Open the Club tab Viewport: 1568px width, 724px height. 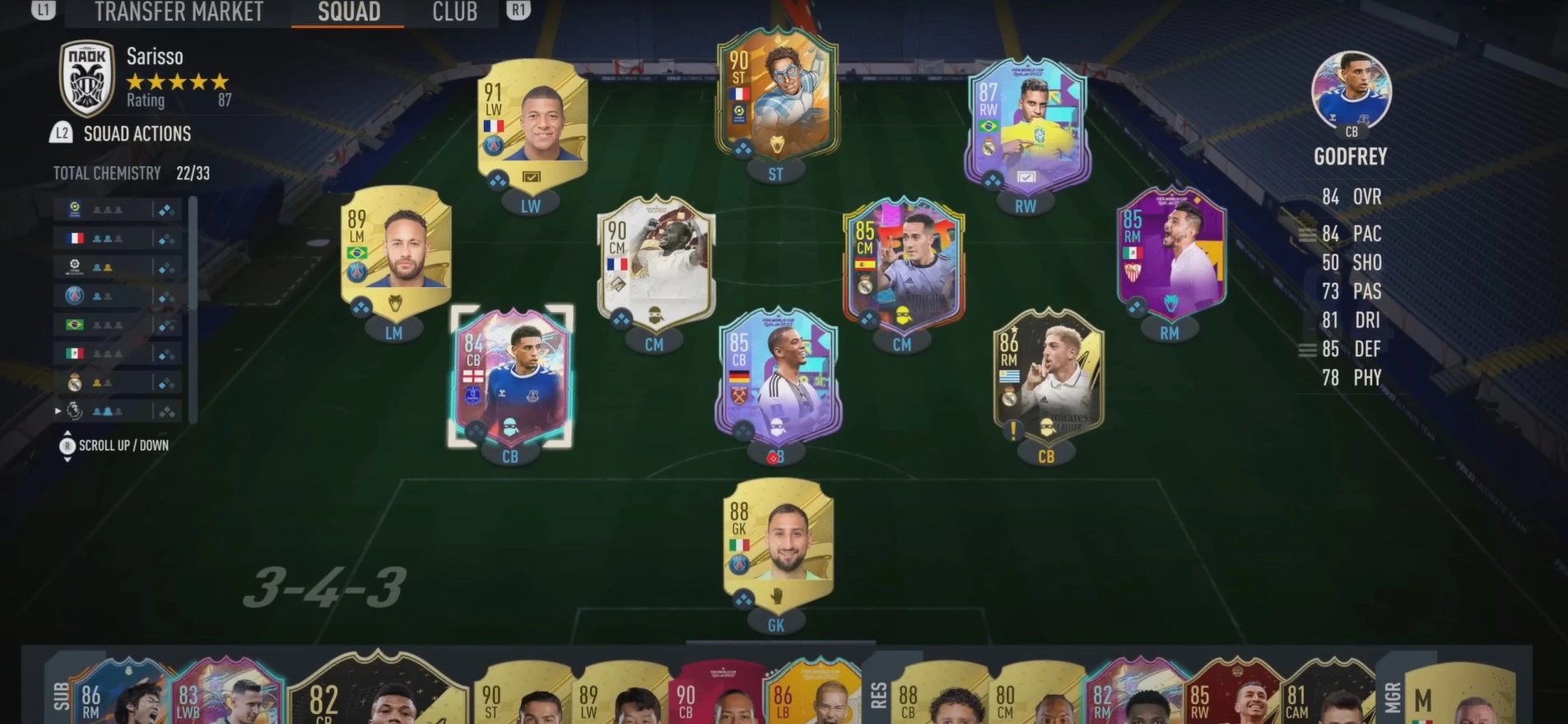pos(454,12)
